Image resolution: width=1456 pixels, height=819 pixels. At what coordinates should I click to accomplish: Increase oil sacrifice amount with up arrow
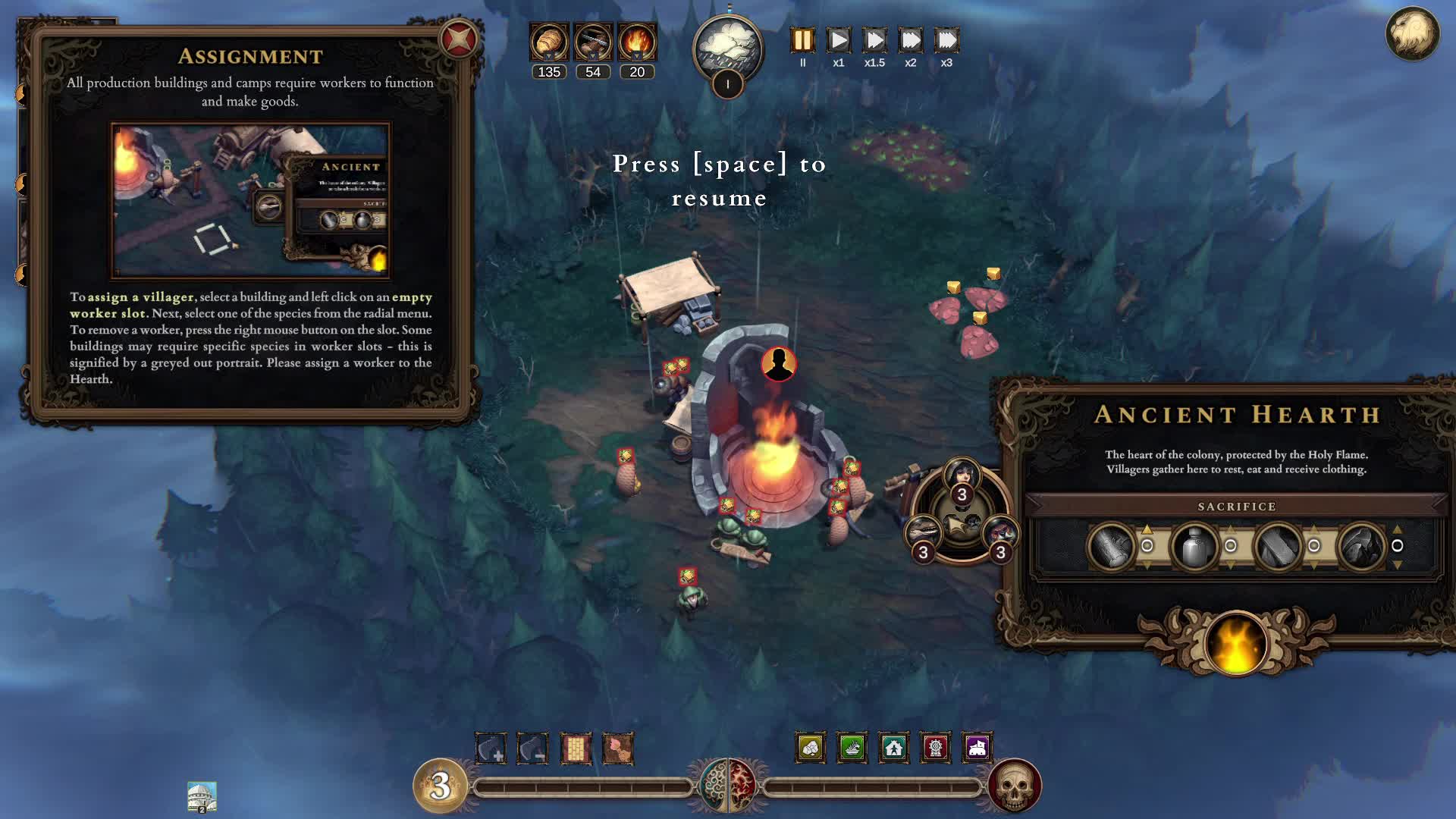click(1231, 531)
